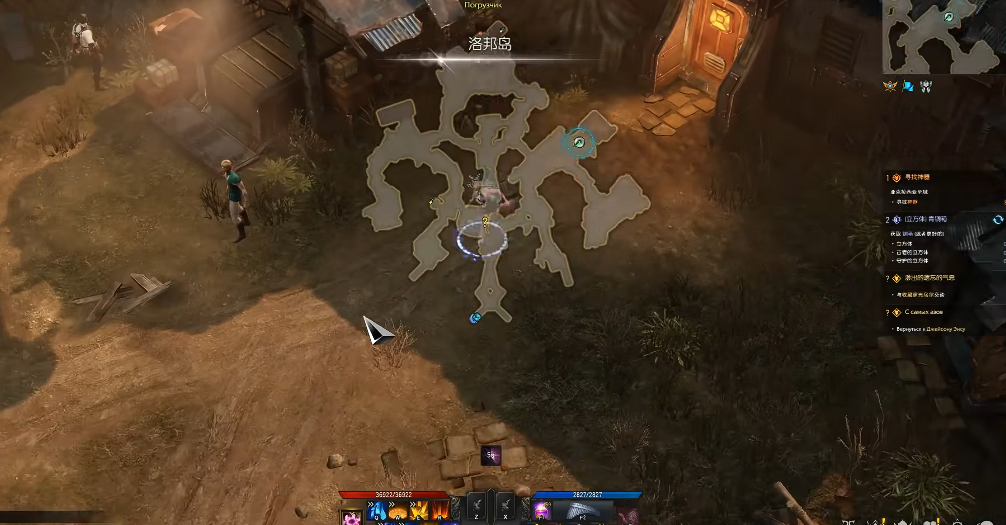1006x525 pixels.
Task: Click the blue portal marker below overlay map
Action: [476, 318]
